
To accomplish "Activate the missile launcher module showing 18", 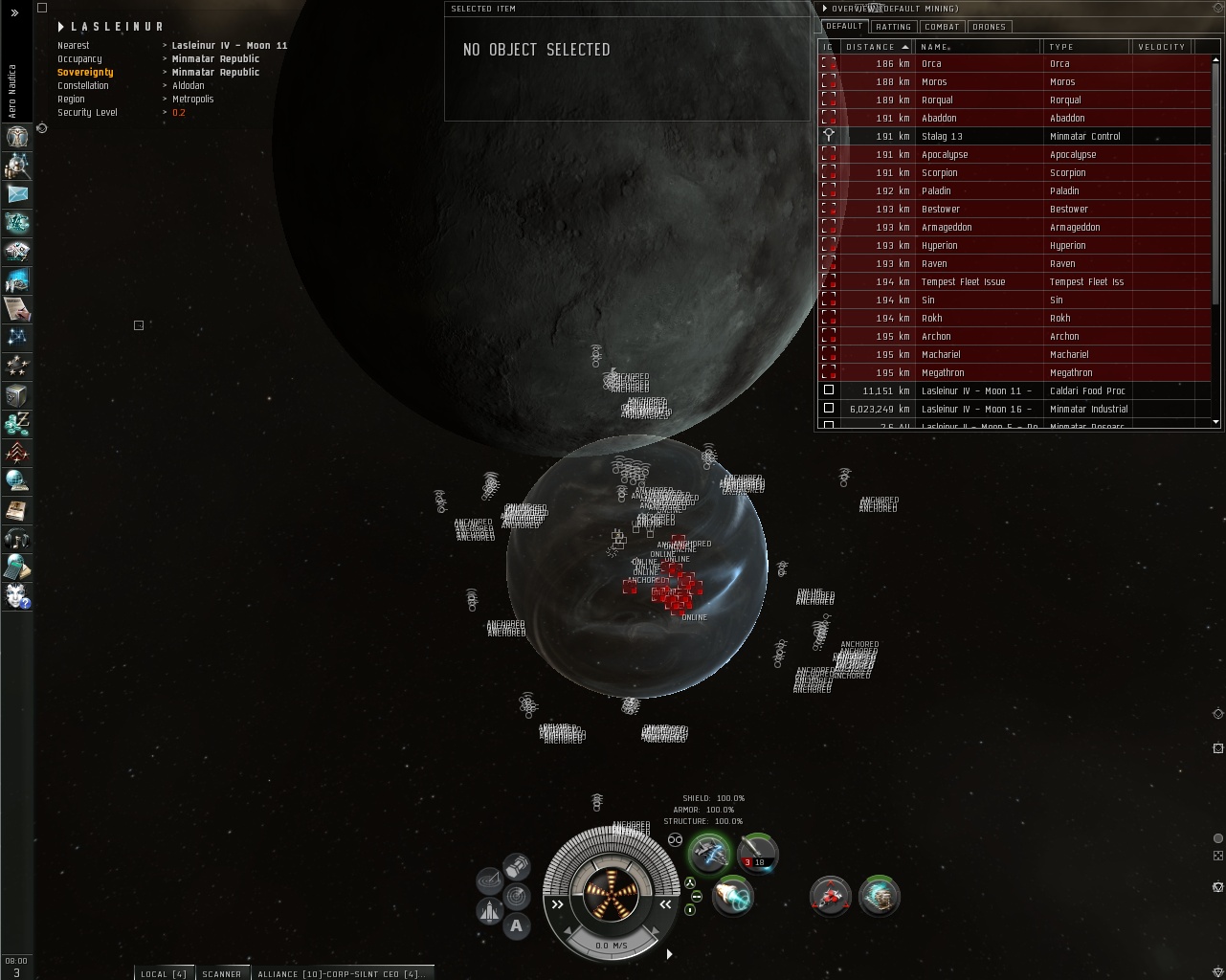I will pos(757,853).
